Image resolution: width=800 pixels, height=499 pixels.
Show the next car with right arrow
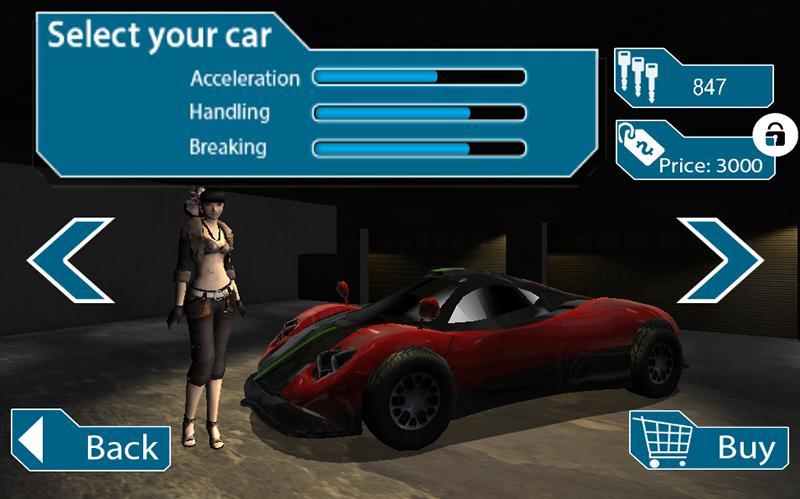[x=720, y=258]
